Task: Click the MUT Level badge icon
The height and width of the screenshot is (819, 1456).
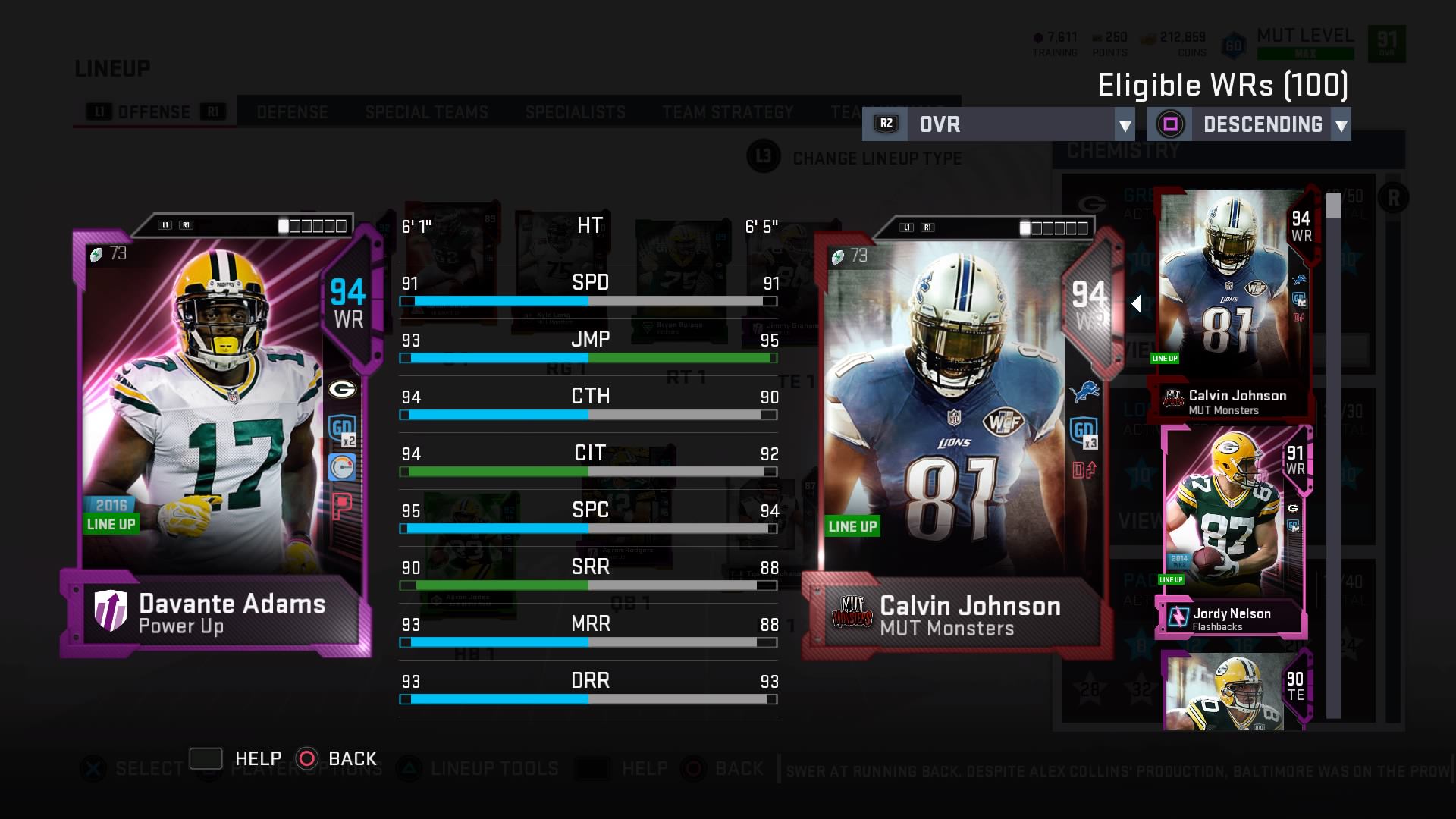Action: [x=1235, y=44]
